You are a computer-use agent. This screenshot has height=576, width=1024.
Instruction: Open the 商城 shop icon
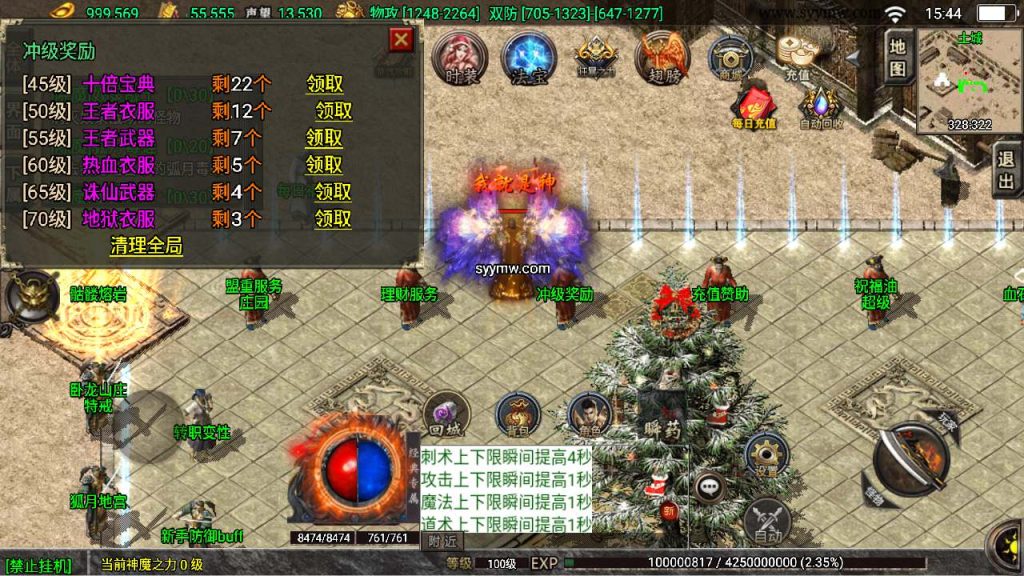coord(731,57)
